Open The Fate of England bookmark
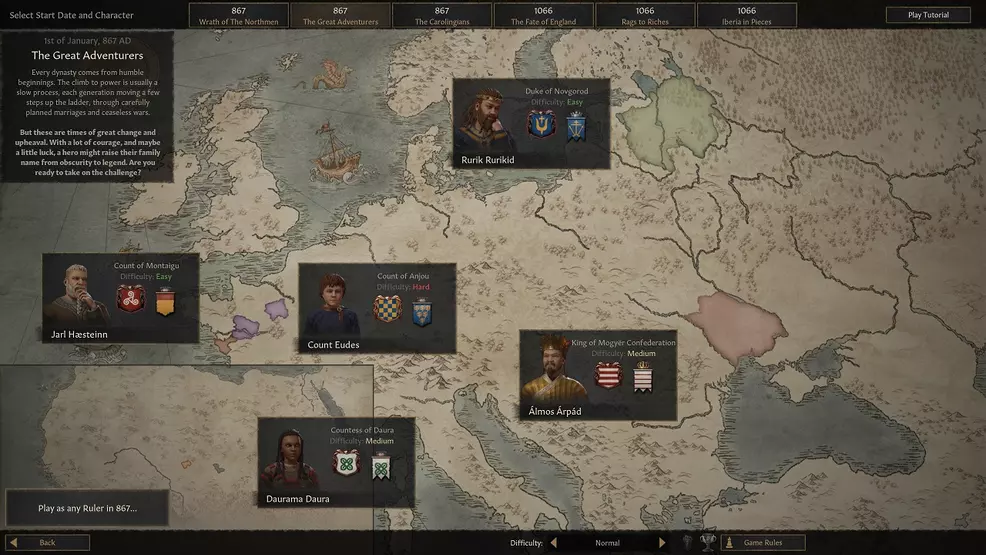Screen dimensions: 986x555 coord(543,16)
